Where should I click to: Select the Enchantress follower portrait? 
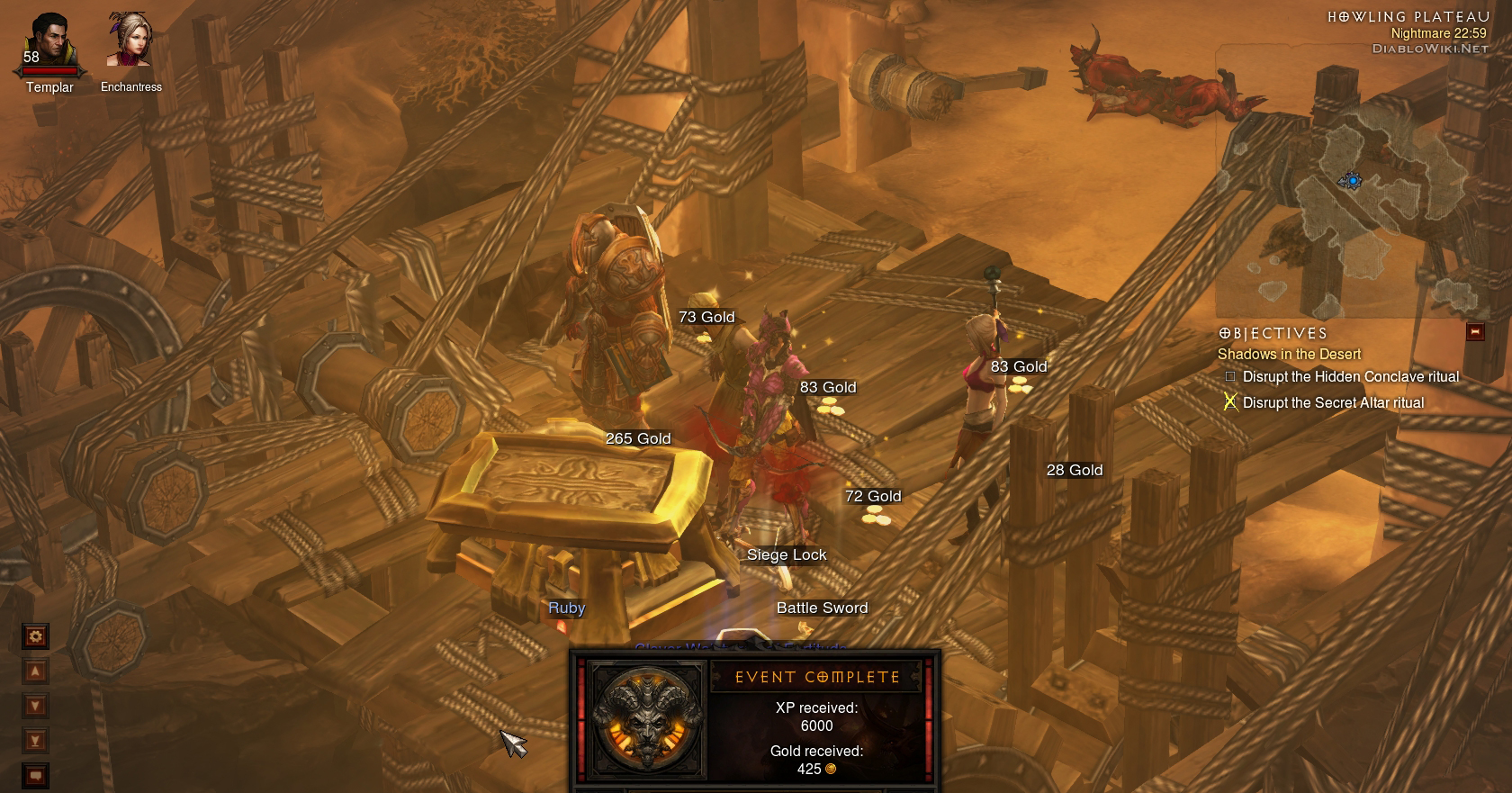point(130,41)
